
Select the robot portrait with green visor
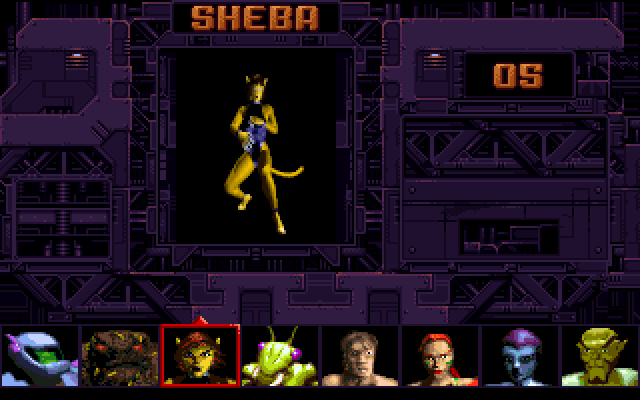38,357
